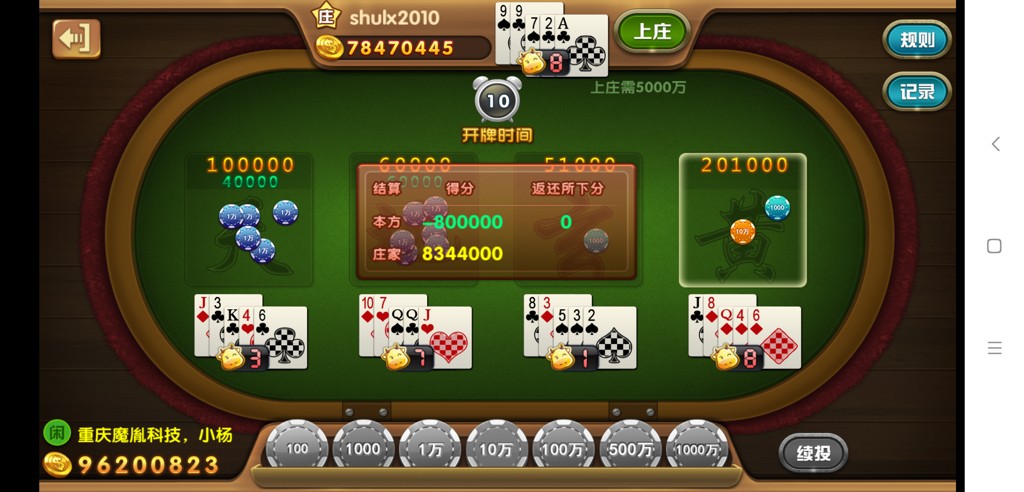The image size is (1024, 492).
Task: Select the 100 betting chip
Action: (x=297, y=449)
